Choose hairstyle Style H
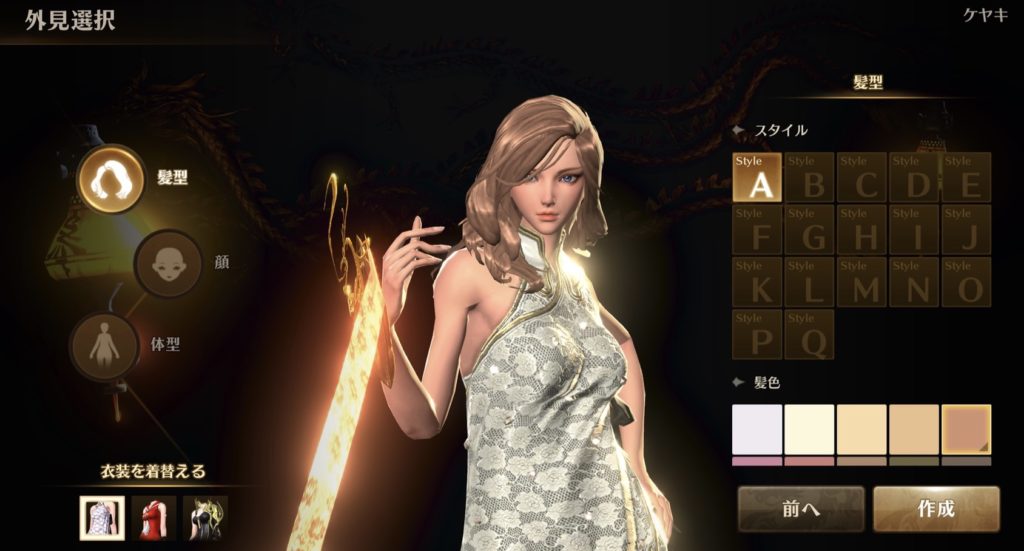The width and height of the screenshot is (1024, 551). point(861,230)
